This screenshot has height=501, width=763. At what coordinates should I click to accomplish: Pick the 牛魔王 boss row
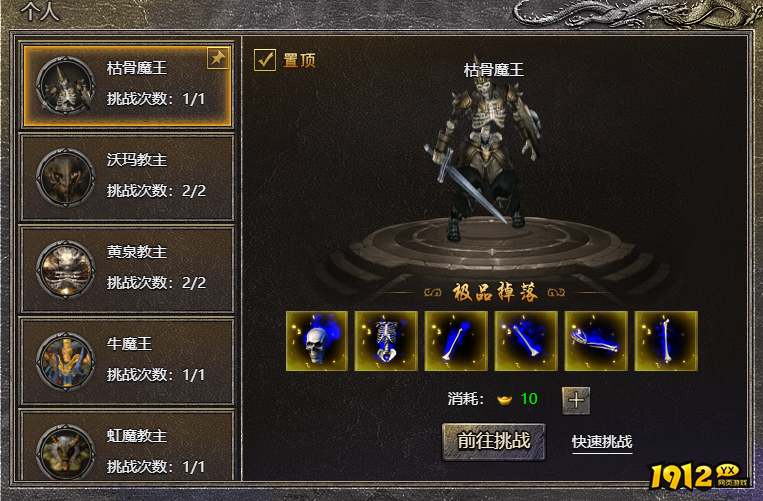tap(126, 361)
